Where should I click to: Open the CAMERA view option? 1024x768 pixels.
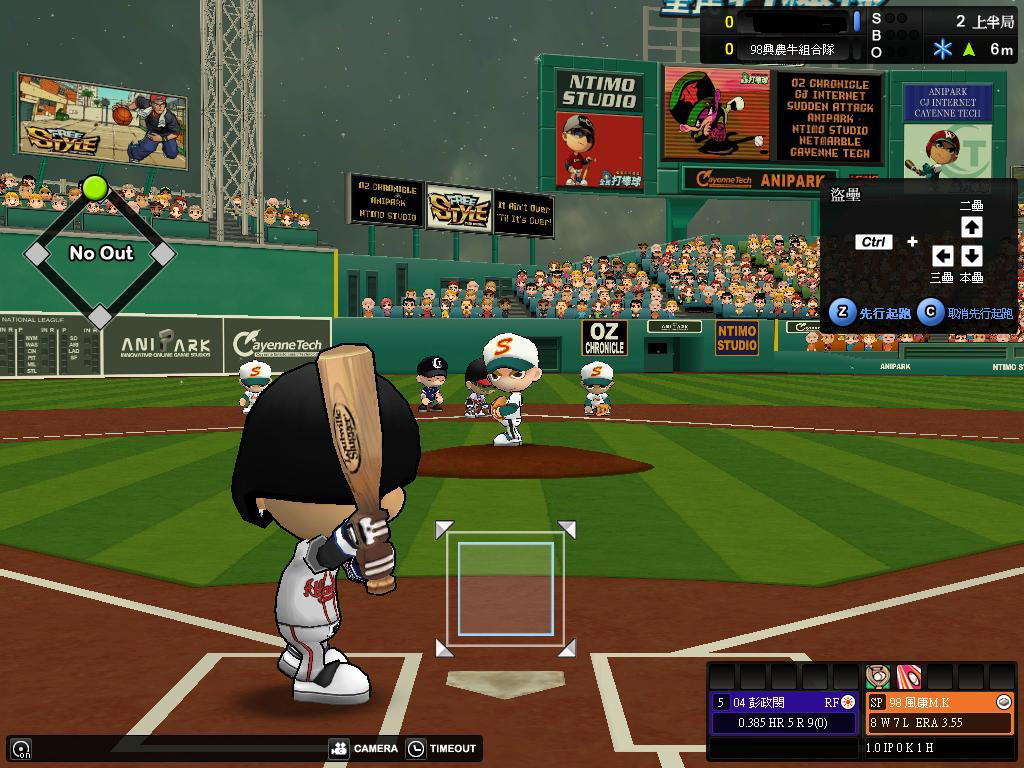coord(363,748)
